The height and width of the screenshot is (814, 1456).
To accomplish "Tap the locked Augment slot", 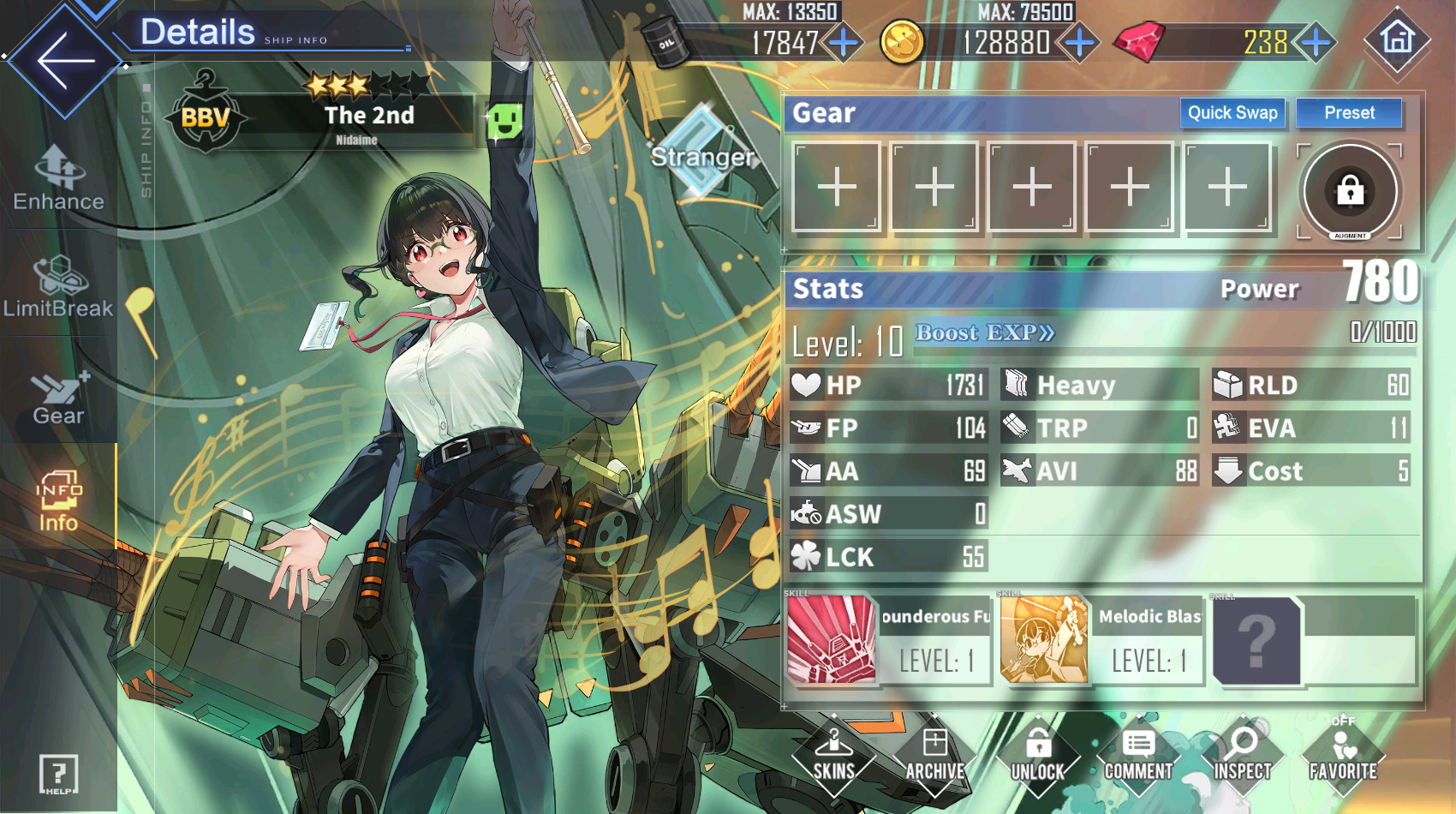I will click(x=1350, y=190).
